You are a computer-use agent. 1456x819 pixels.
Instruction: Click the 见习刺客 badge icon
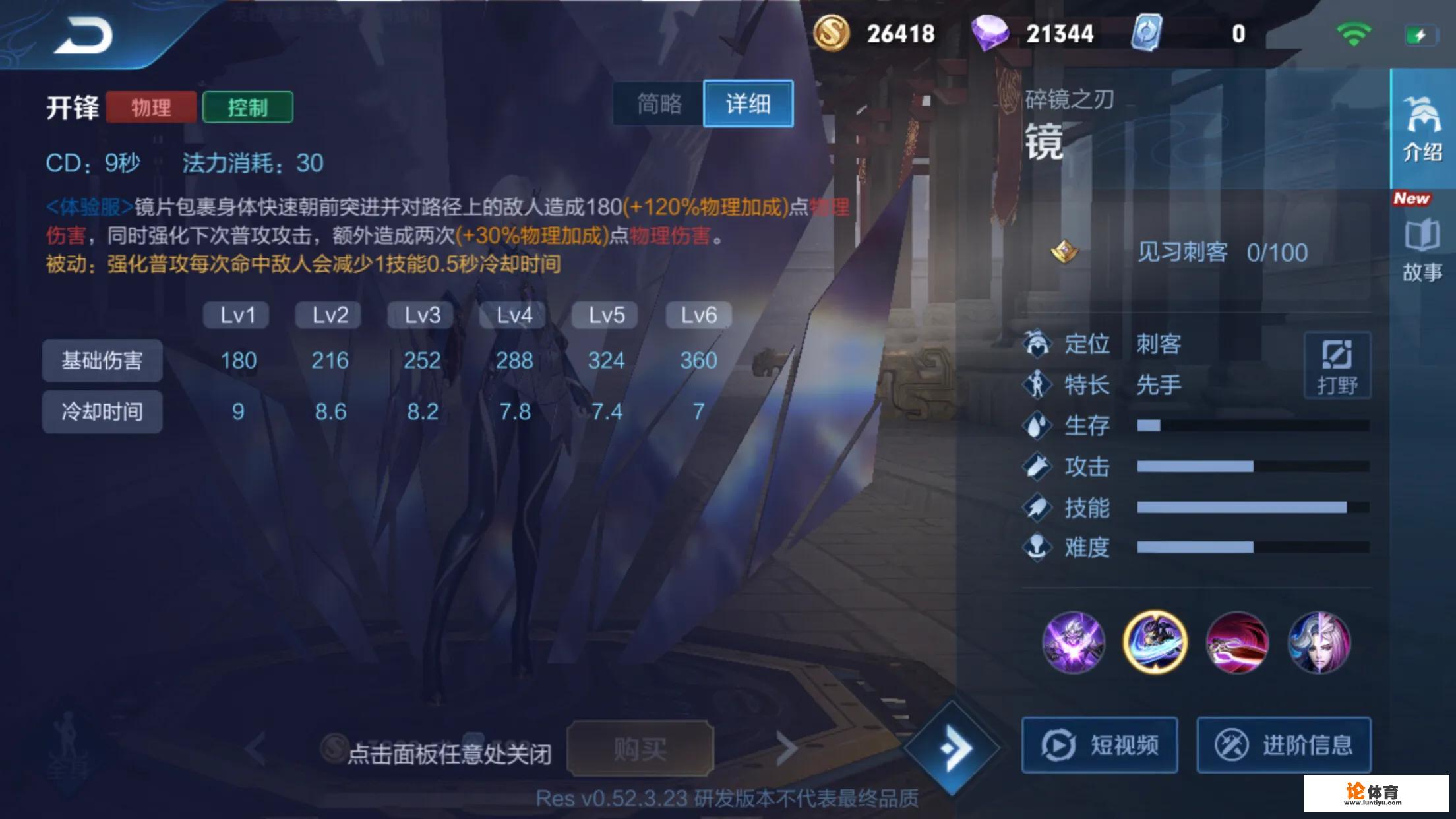pyautogui.click(x=1063, y=251)
